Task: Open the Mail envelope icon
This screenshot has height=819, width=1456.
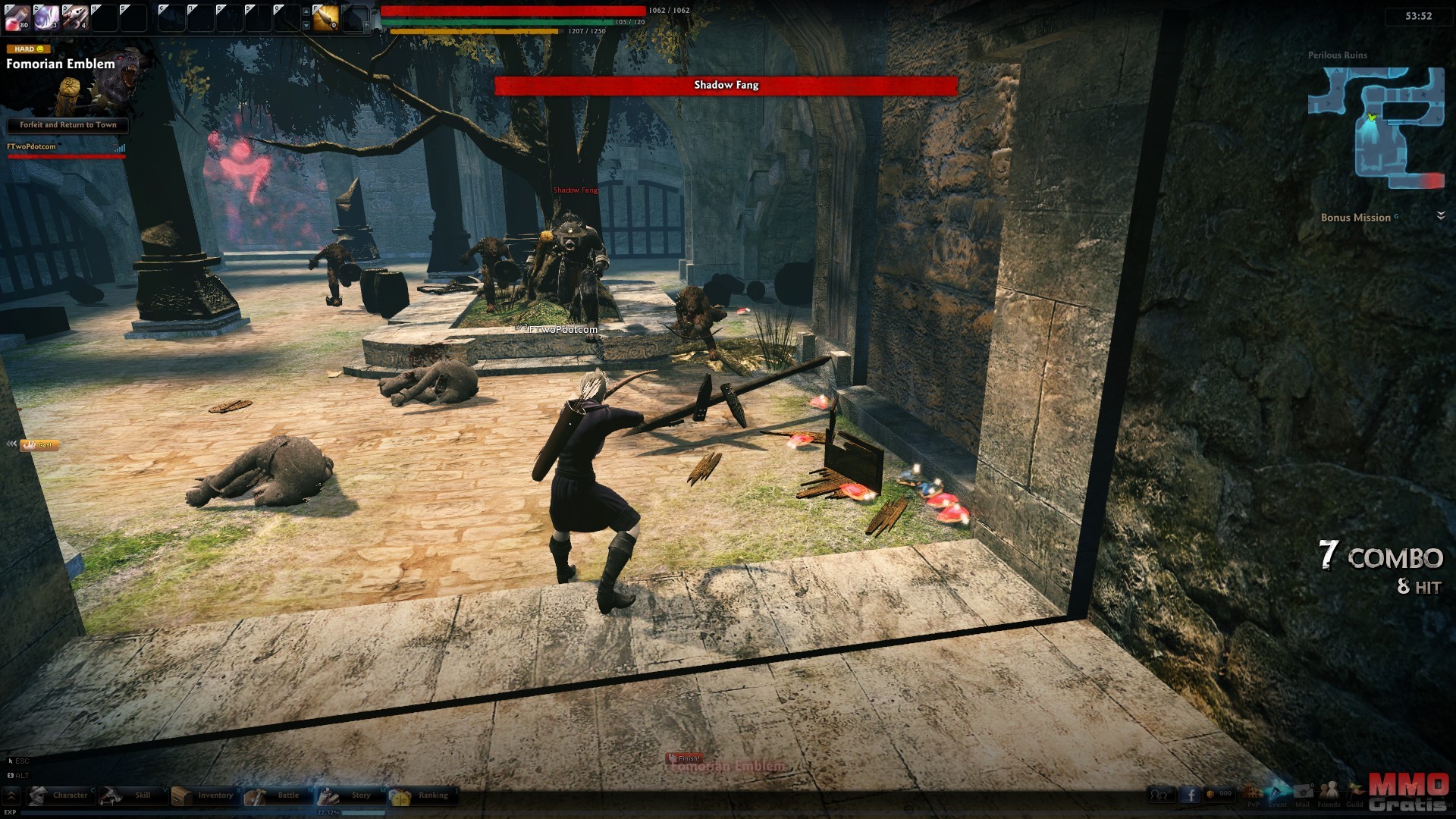Action: pyautogui.click(x=1303, y=792)
